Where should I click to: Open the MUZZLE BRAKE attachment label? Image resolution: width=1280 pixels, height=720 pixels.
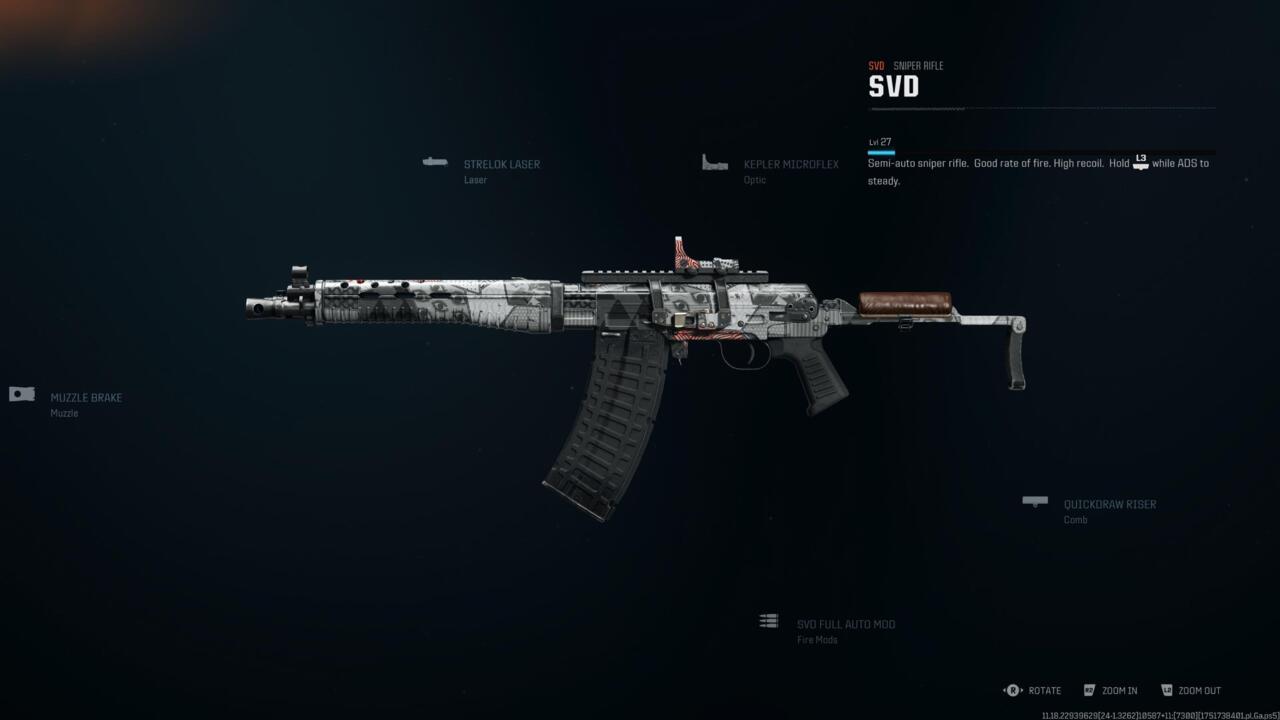click(88, 397)
